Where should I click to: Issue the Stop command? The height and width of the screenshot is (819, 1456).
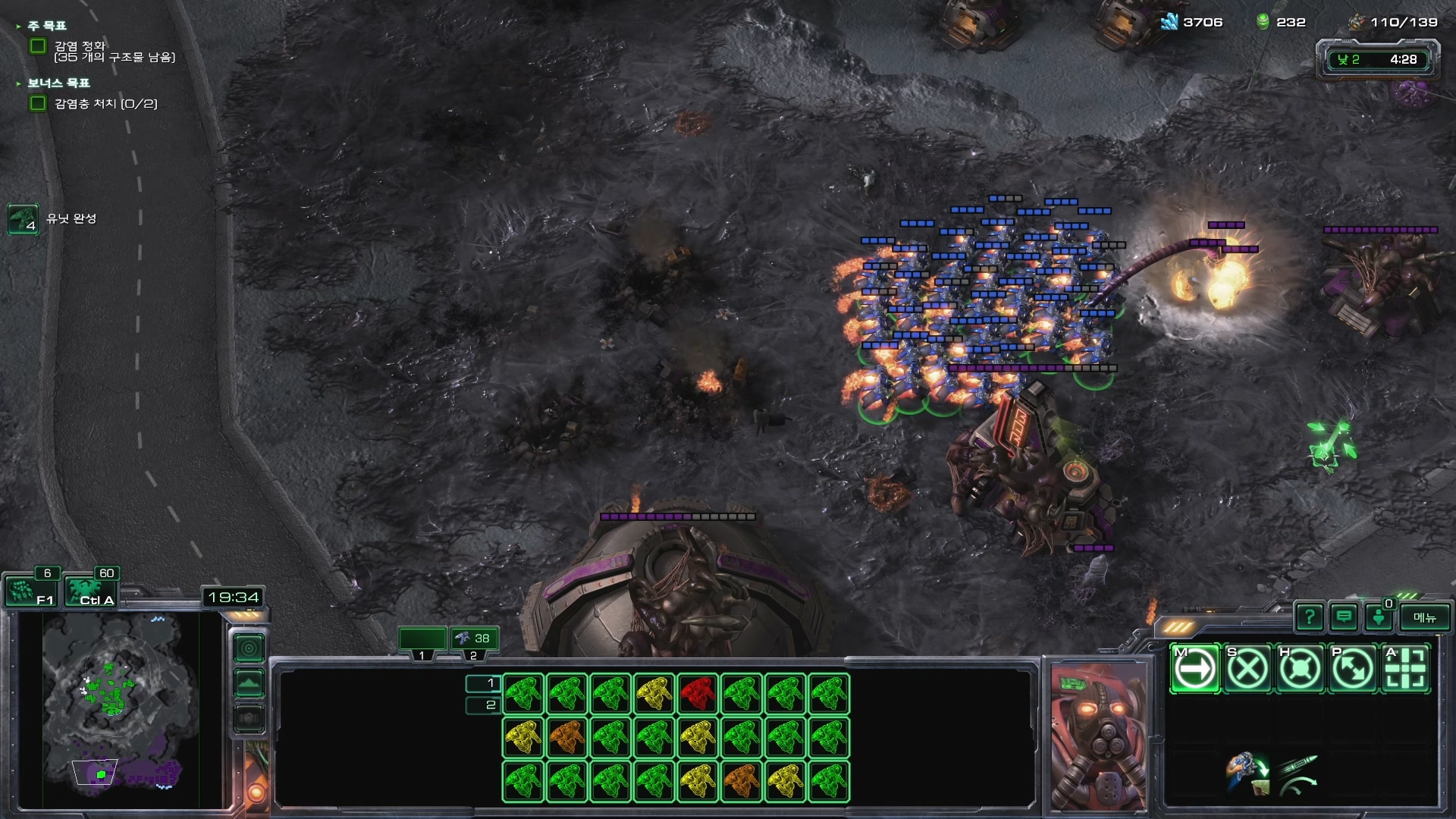pyautogui.click(x=1247, y=669)
